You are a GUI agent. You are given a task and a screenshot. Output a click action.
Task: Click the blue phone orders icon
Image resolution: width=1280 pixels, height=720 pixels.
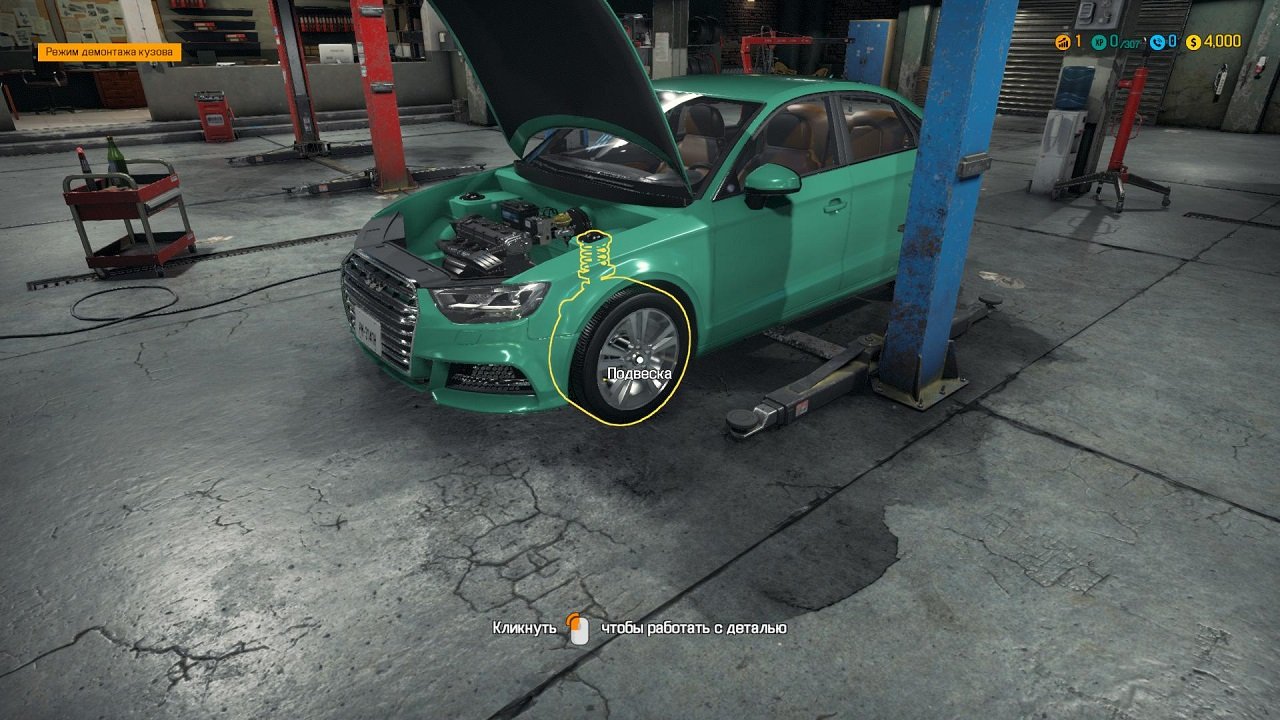(x=1158, y=42)
